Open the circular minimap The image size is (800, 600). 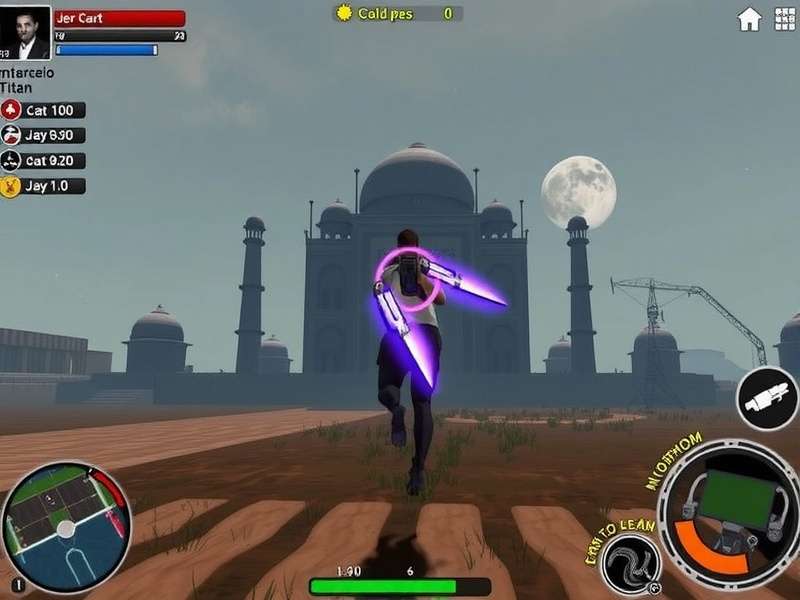click(66, 527)
